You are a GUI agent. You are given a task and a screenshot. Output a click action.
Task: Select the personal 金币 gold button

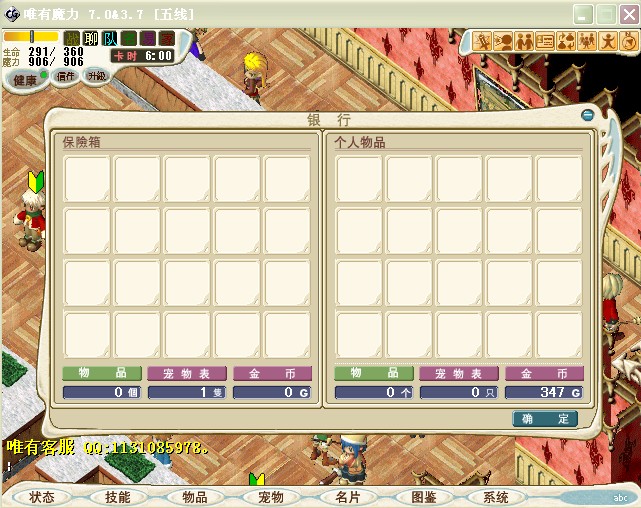545,373
